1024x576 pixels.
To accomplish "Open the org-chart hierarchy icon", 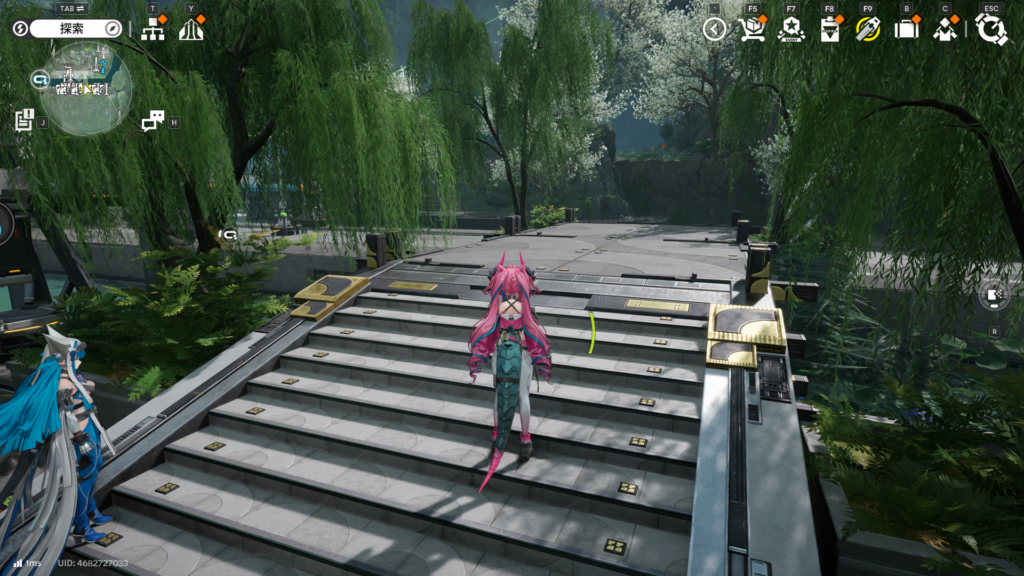I will click(153, 30).
